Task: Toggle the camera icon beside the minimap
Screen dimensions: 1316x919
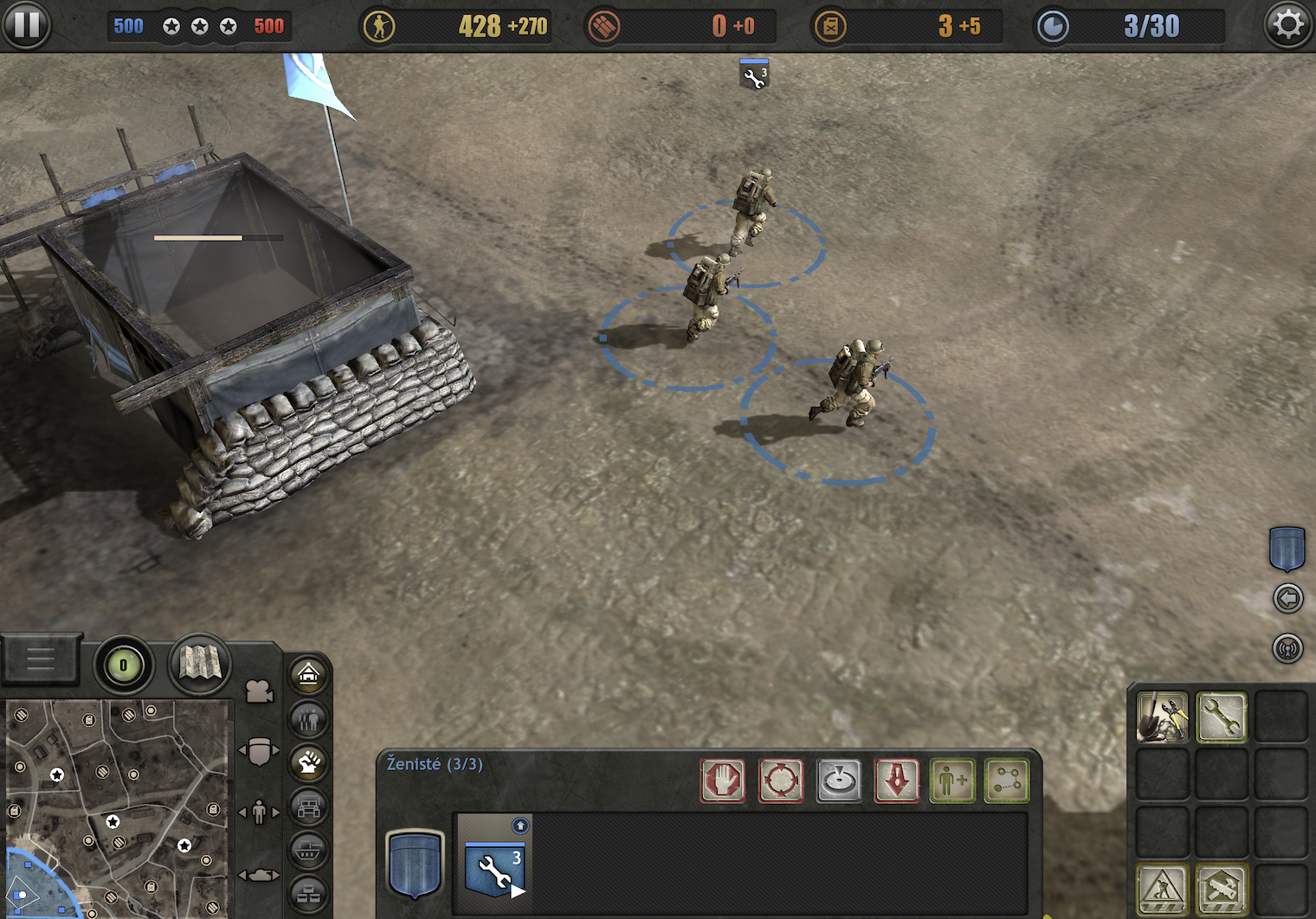Action: 259,691
